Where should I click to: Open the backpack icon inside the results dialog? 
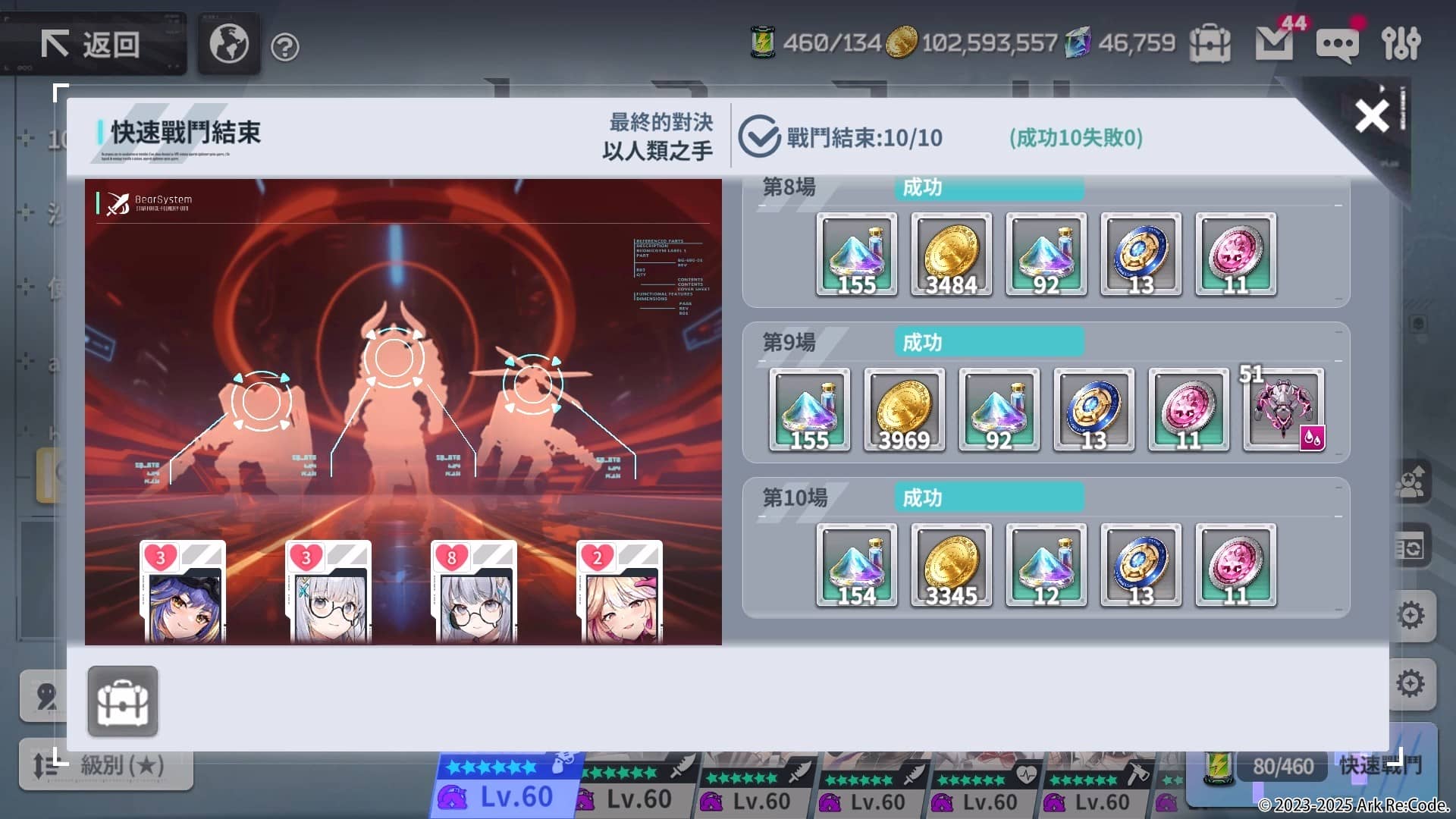click(x=123, y=701)
